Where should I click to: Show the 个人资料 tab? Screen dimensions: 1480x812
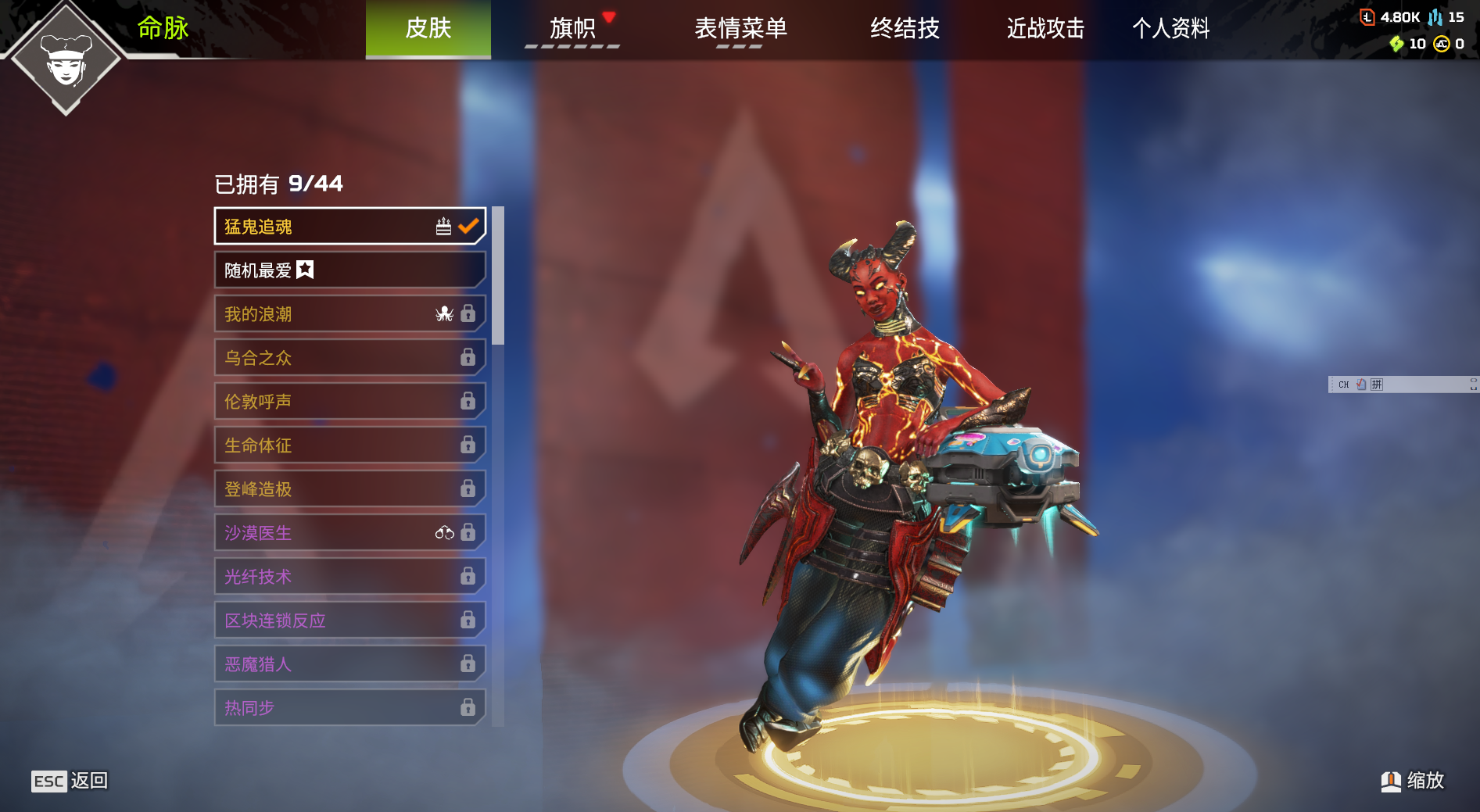coord(1170,29)
